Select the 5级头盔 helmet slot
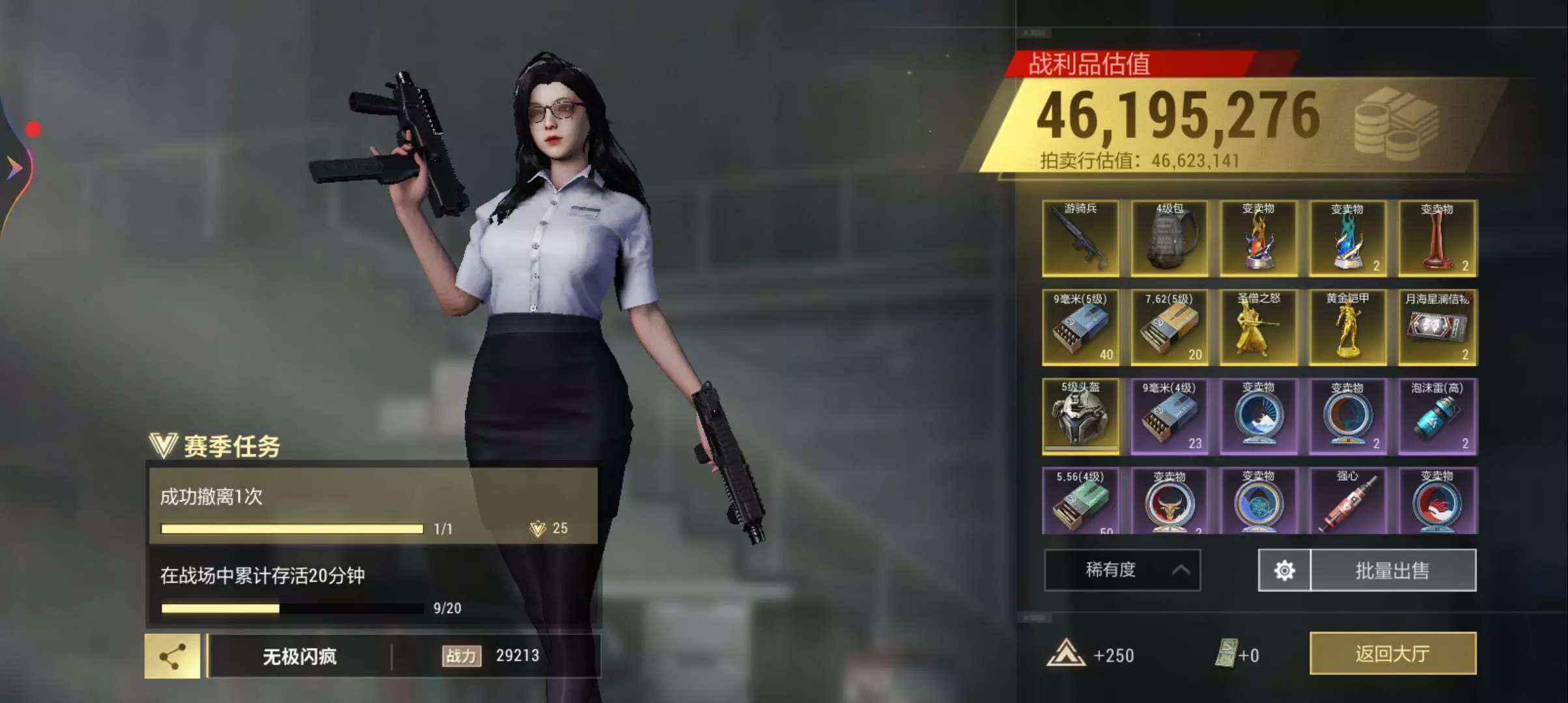This screenshot has width=1568, height=703. pyautogui.click(x=1080, y=417)
